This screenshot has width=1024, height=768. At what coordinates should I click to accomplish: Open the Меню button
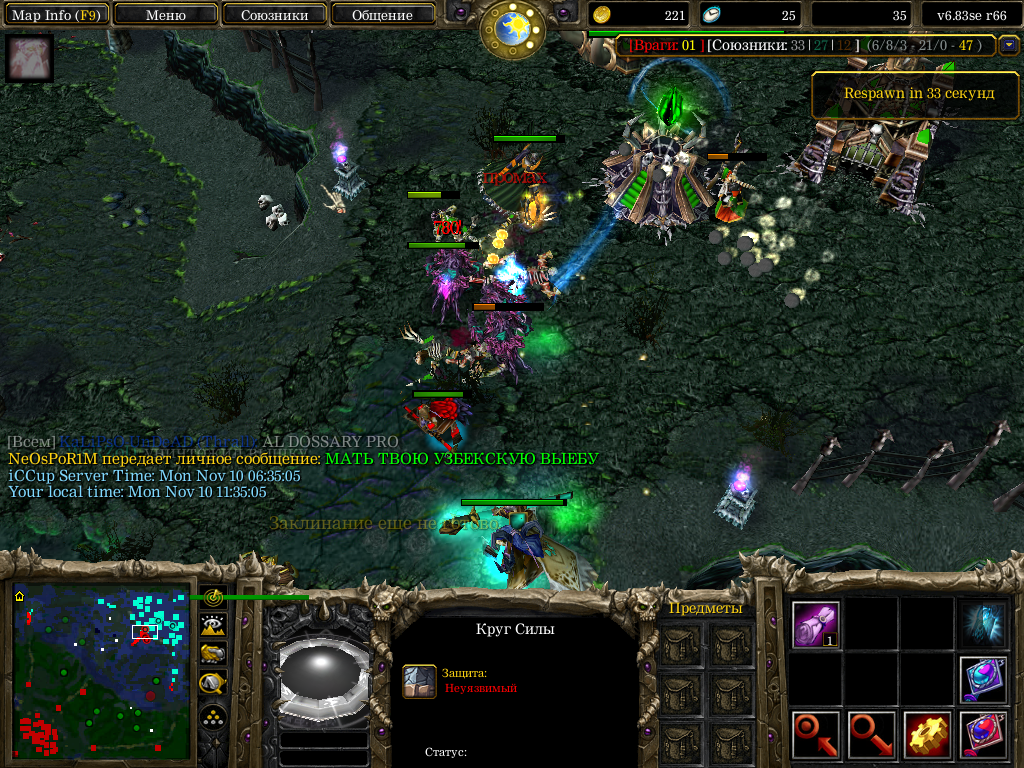click(x=165, y=15)
